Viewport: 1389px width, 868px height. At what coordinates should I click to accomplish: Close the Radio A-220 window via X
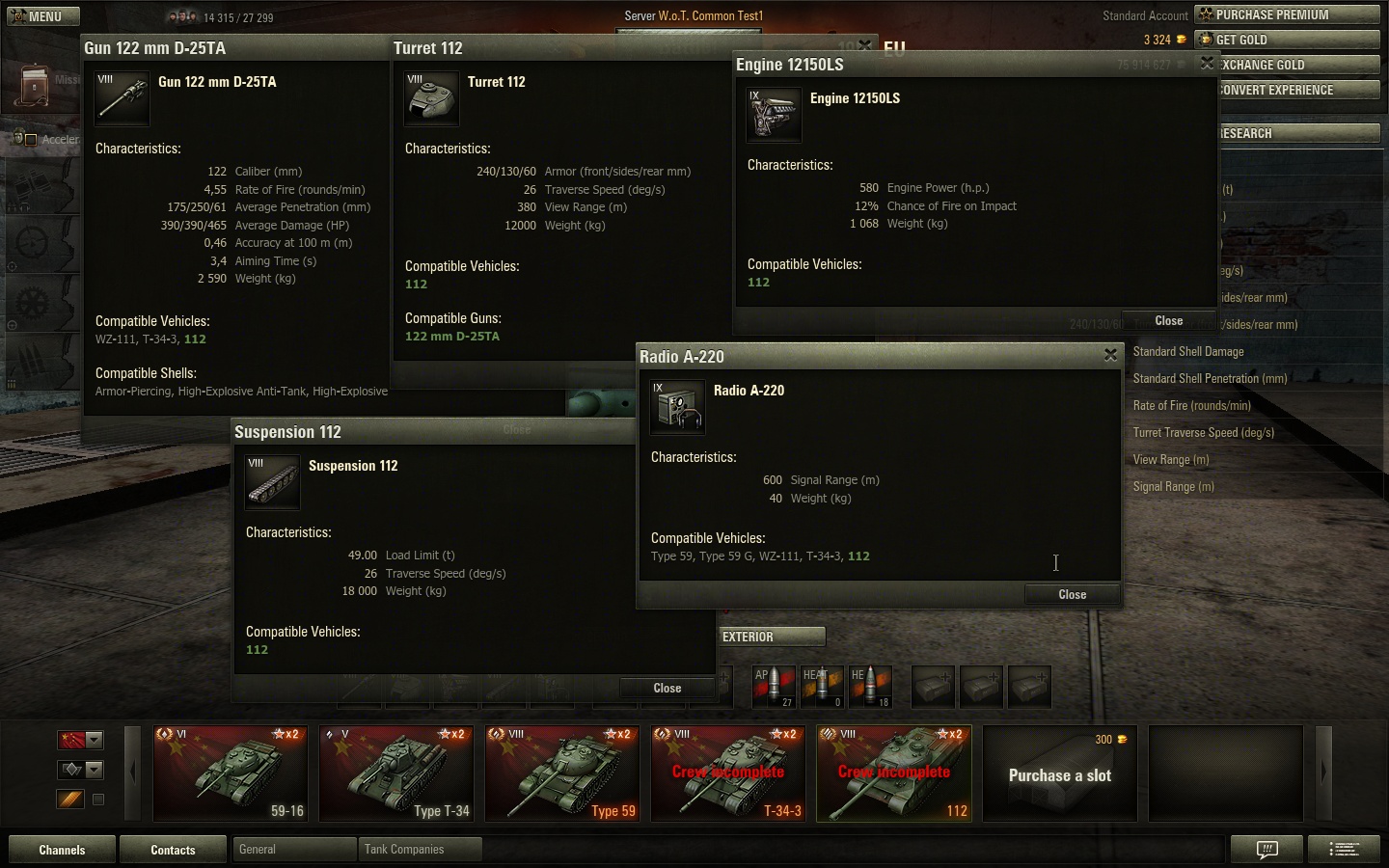(x=1110, y=356)
